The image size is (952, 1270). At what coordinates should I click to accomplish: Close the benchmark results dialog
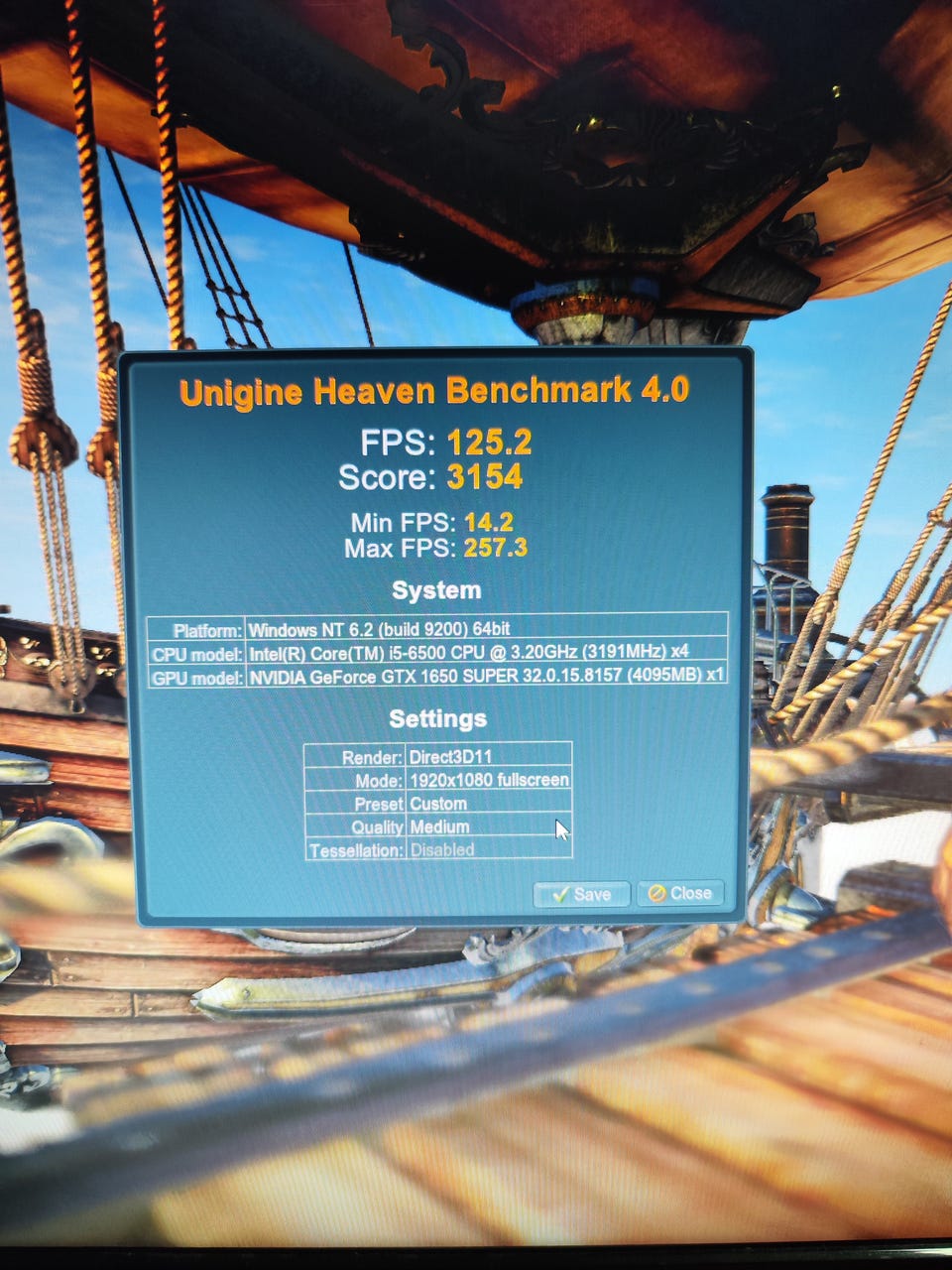pyautogui.click(x=680, y=893)
